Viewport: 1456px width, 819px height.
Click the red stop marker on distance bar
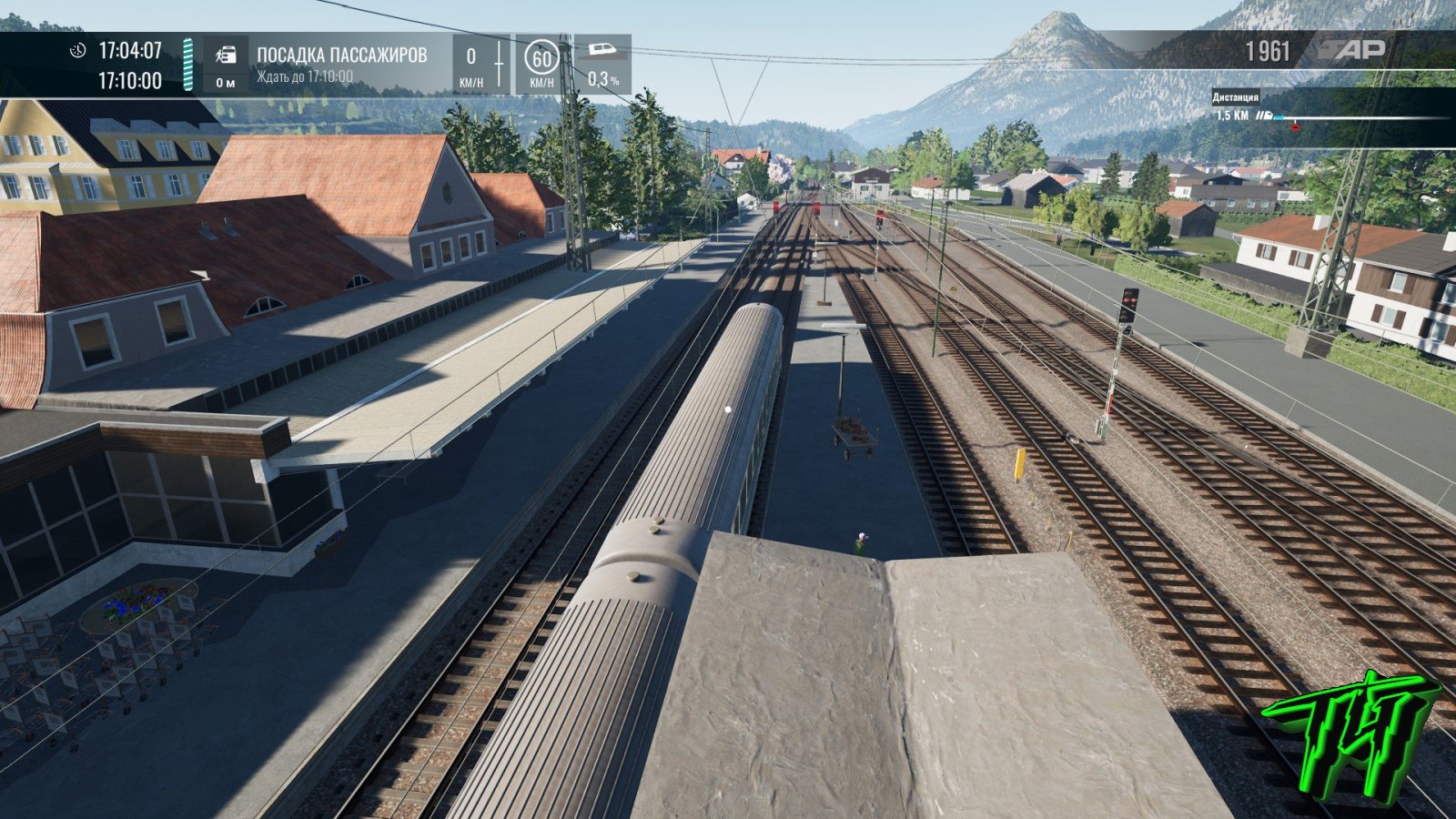tap(1295, 126)
